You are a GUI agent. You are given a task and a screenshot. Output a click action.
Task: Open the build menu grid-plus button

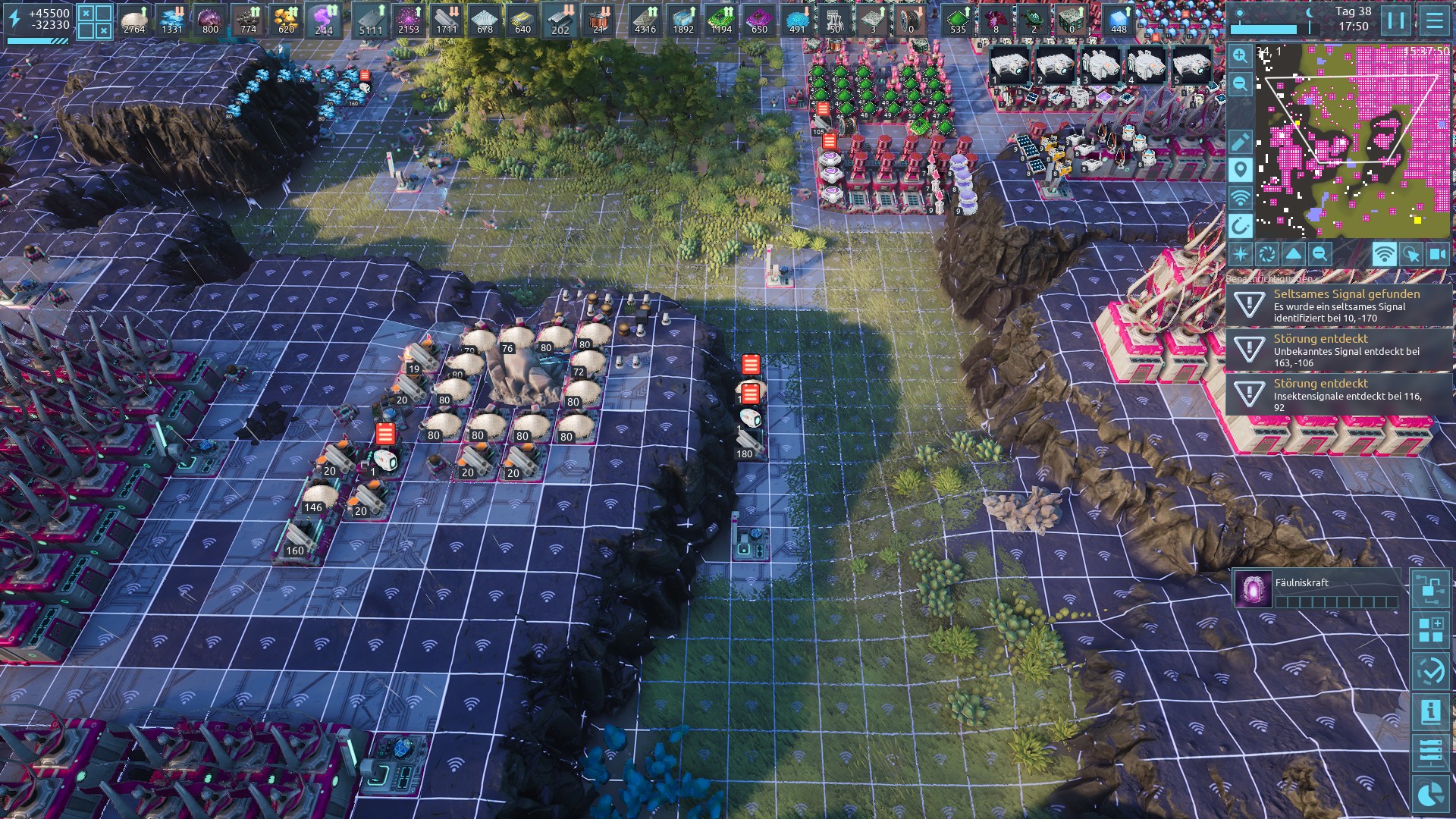click(1431, 630)
